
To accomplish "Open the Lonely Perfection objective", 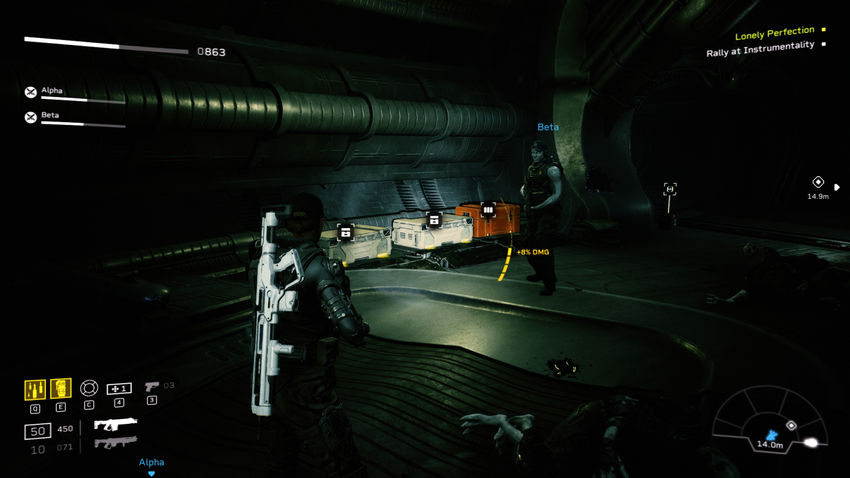I will [775, 33].
